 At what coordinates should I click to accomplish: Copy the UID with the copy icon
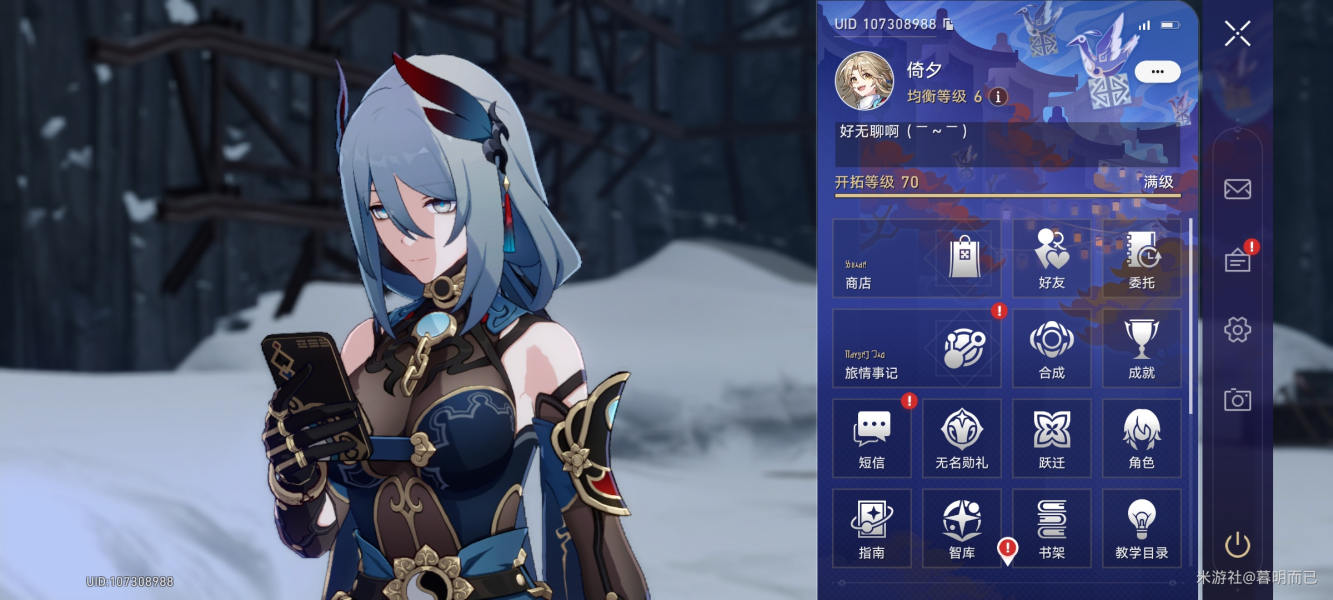[x=948, y=24]
